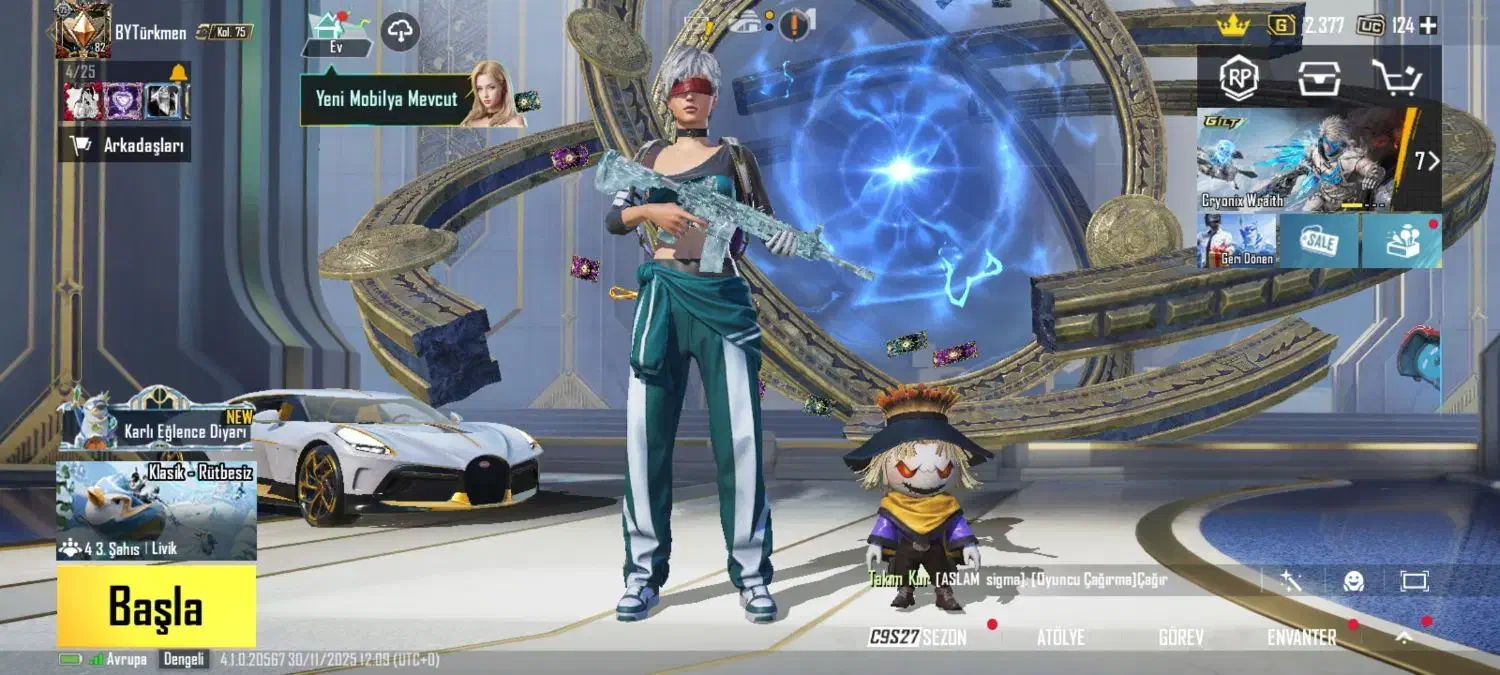1500x675 pixels.
Task: Open the Arkadaşları friends list
Action: point(126,146)
